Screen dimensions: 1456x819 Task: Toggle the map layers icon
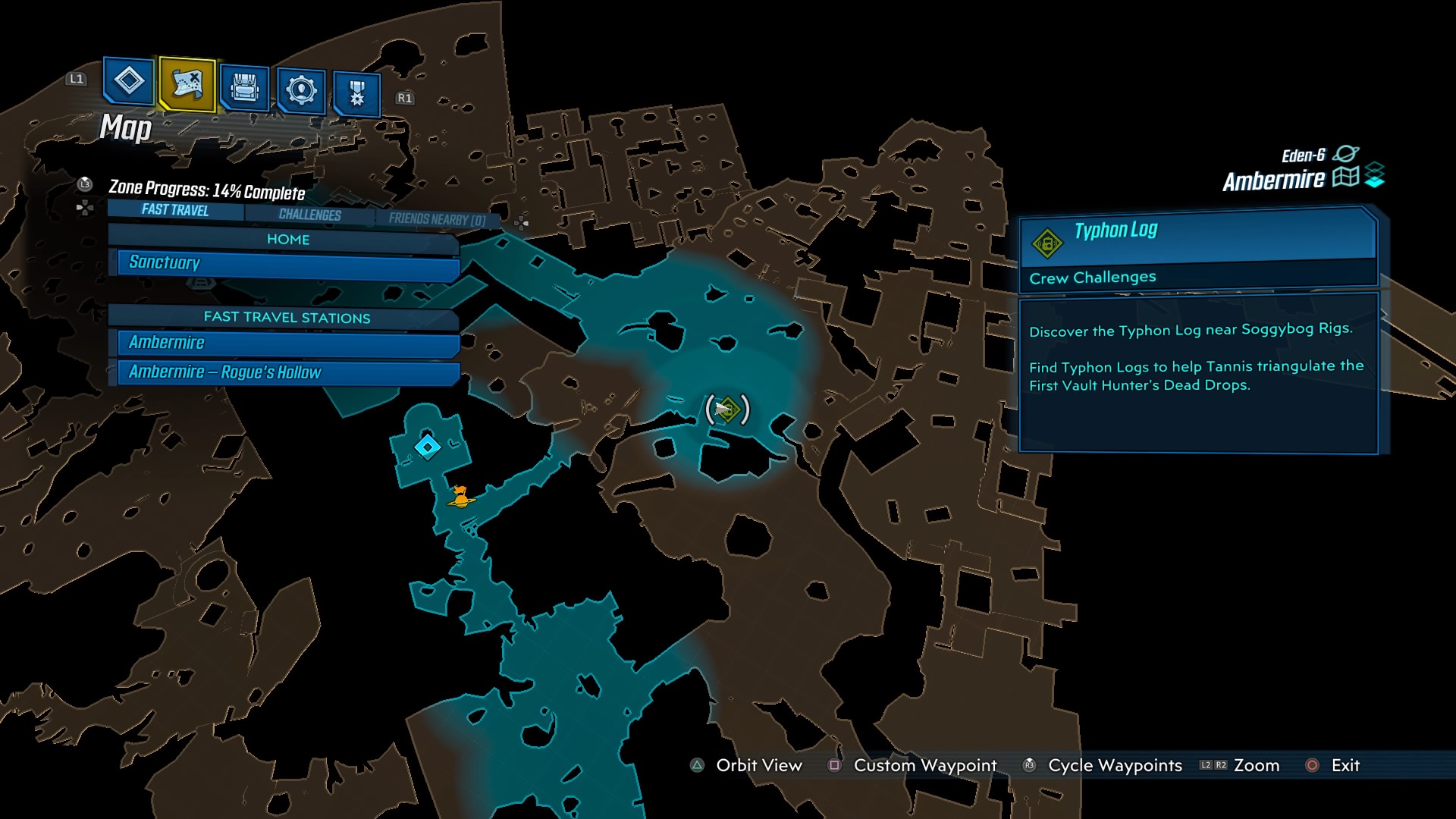(x=1375, y=176)
